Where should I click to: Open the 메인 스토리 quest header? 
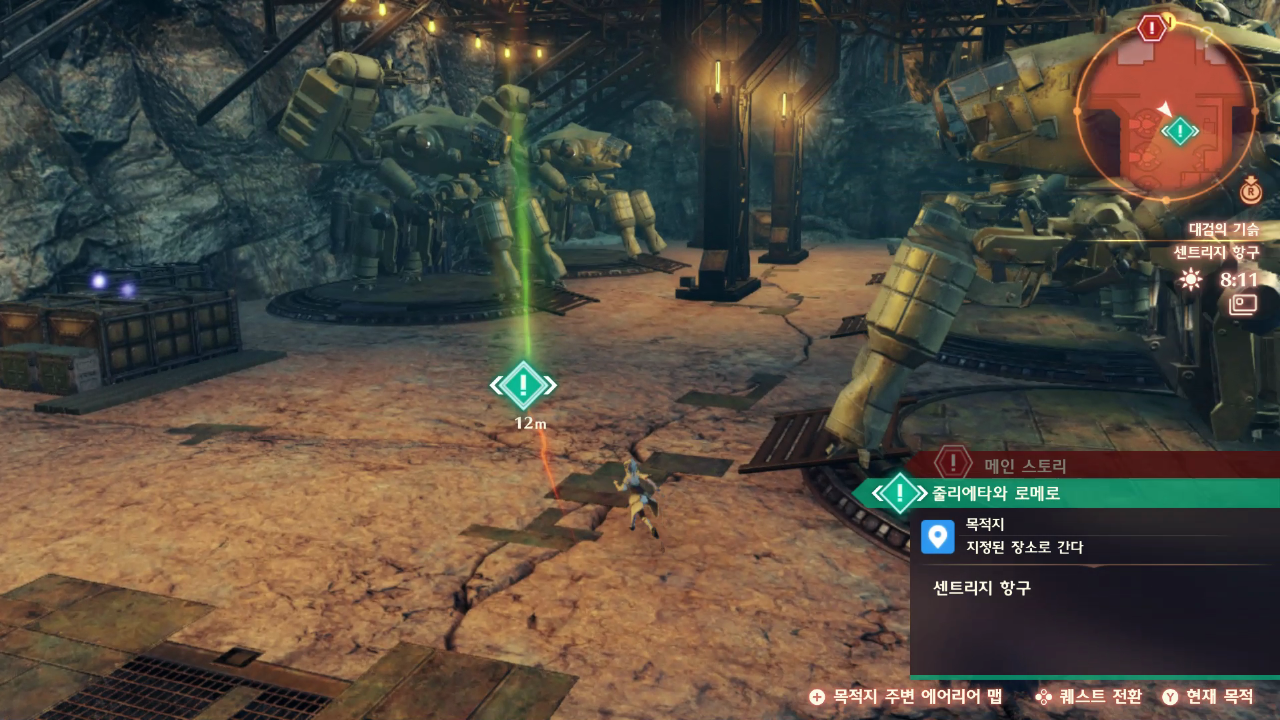(x=1025, y=465)
